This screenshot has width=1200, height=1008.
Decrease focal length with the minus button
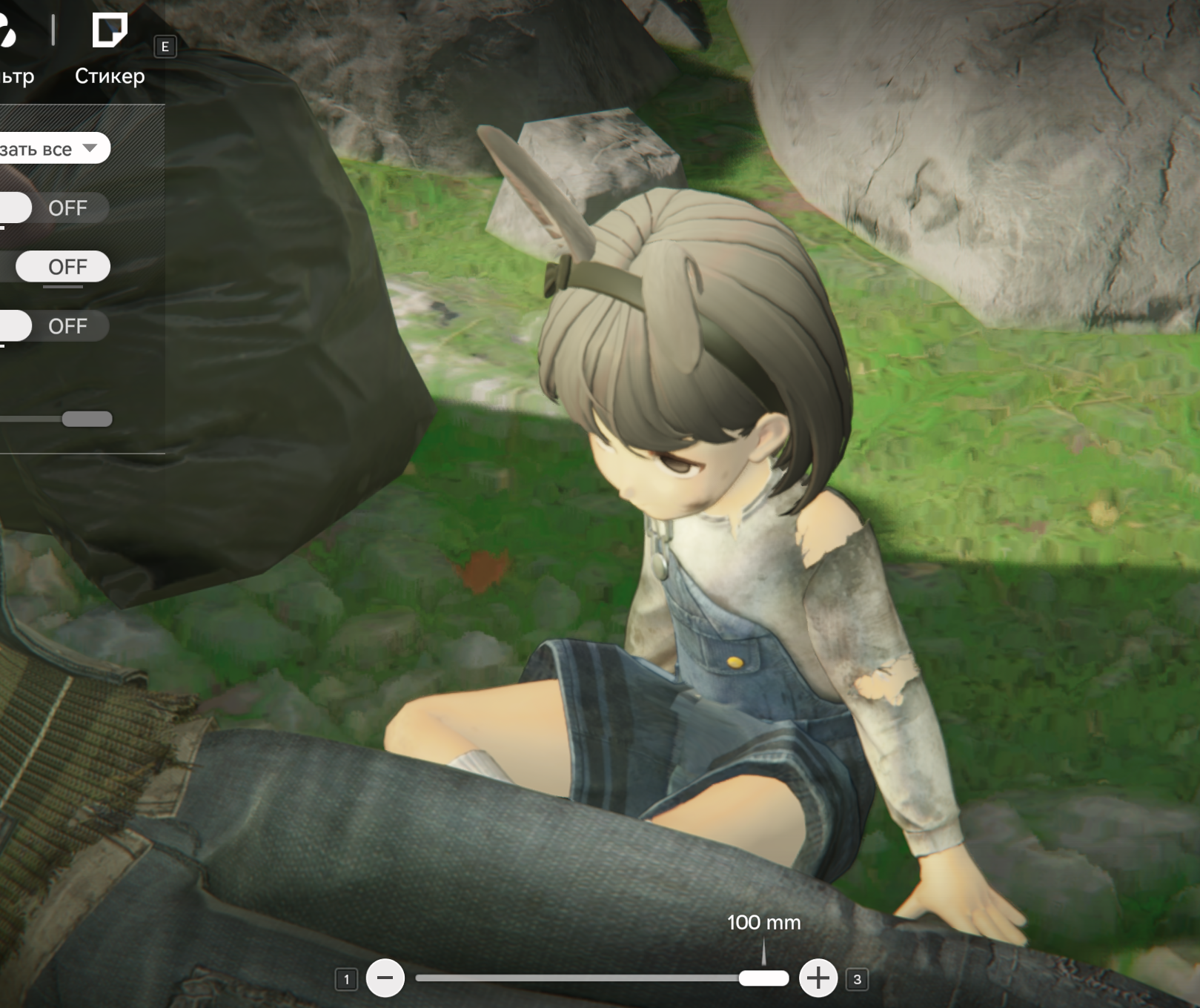(x=385, y=978)
